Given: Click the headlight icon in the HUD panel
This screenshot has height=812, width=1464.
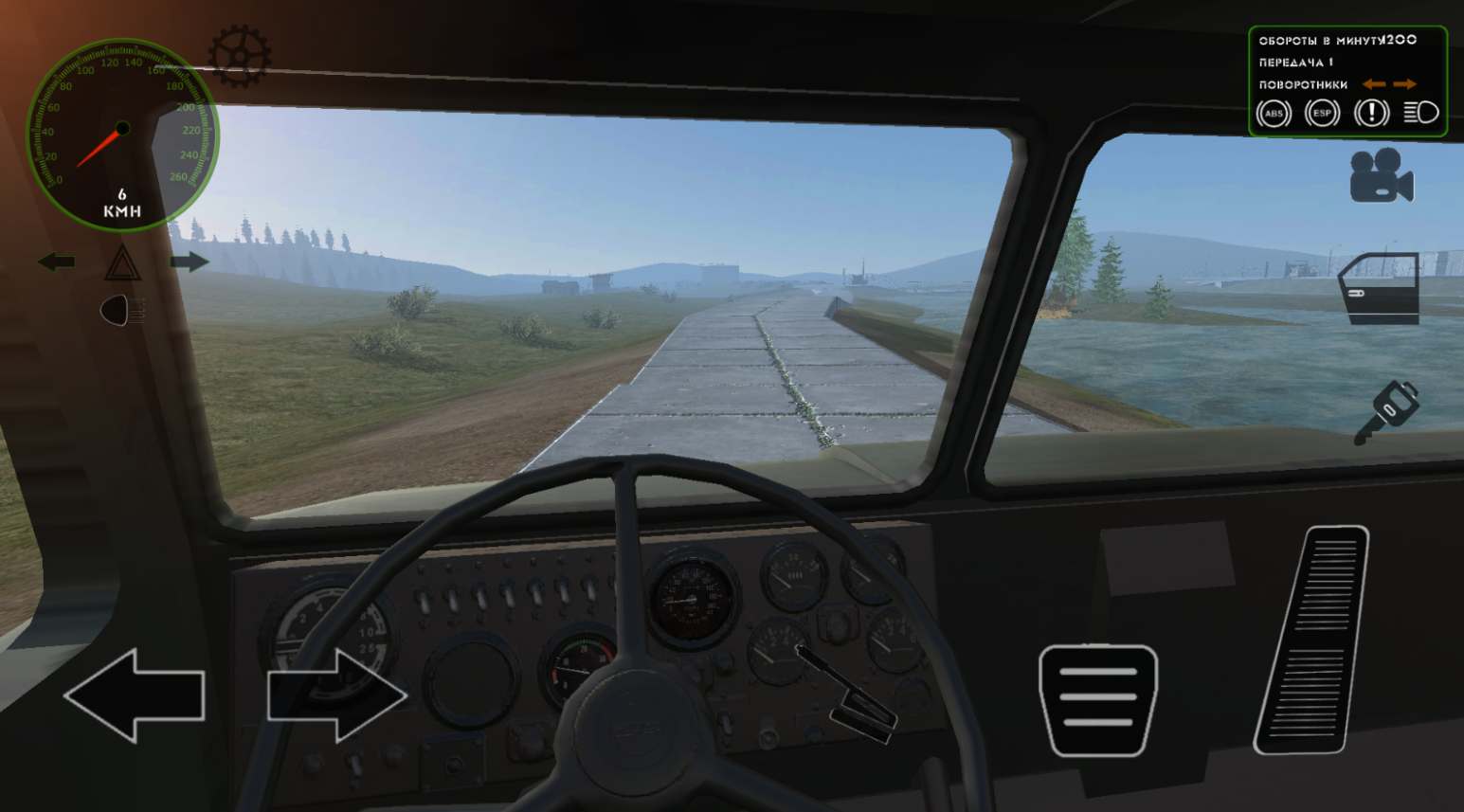Looking at the screenshot, I should click(1419, 114).
